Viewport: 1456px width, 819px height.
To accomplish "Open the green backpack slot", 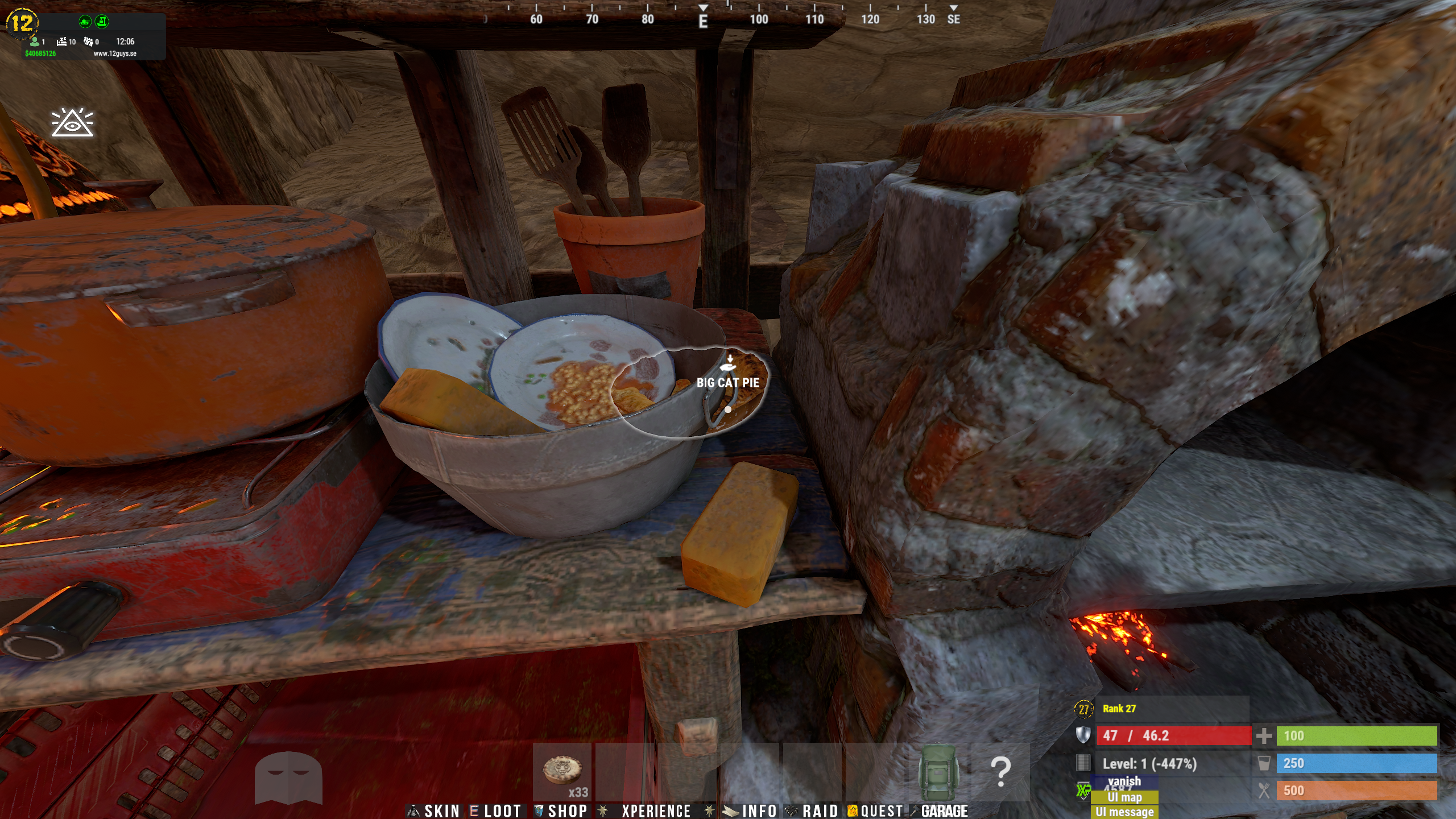I will (938, 771).
